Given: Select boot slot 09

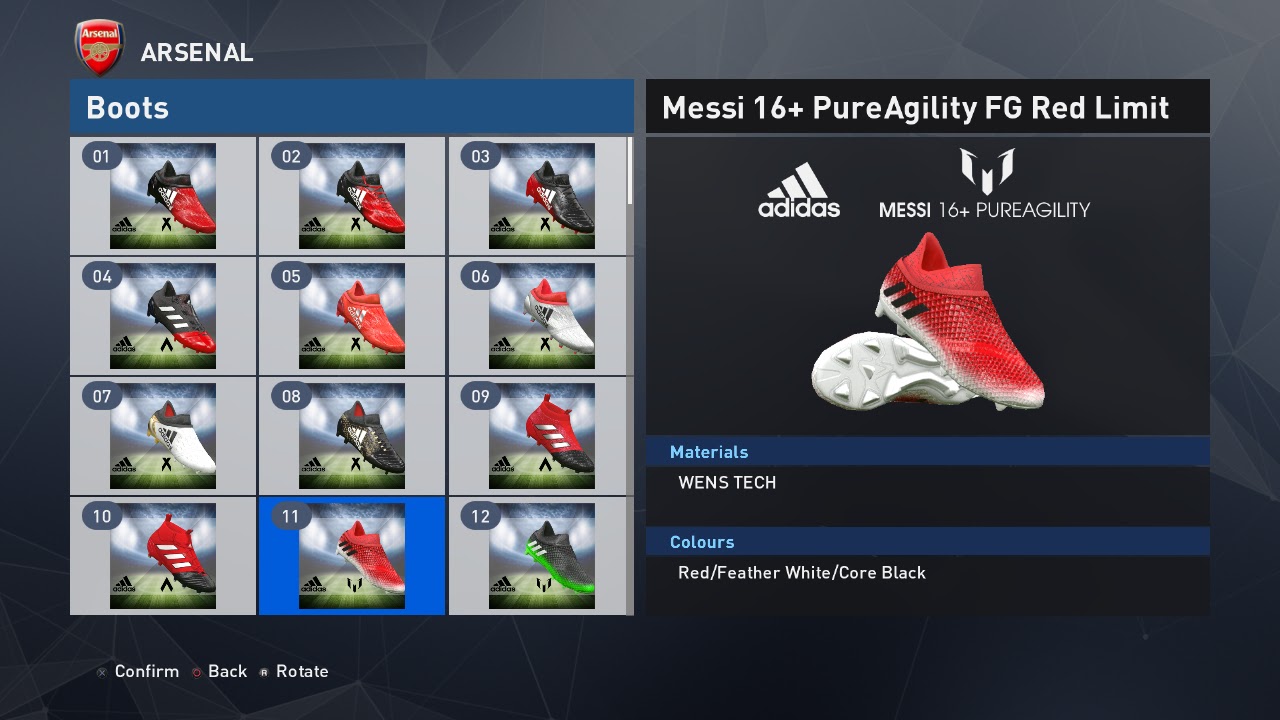Looking at the screenshot, I should [x=541, y=436].
